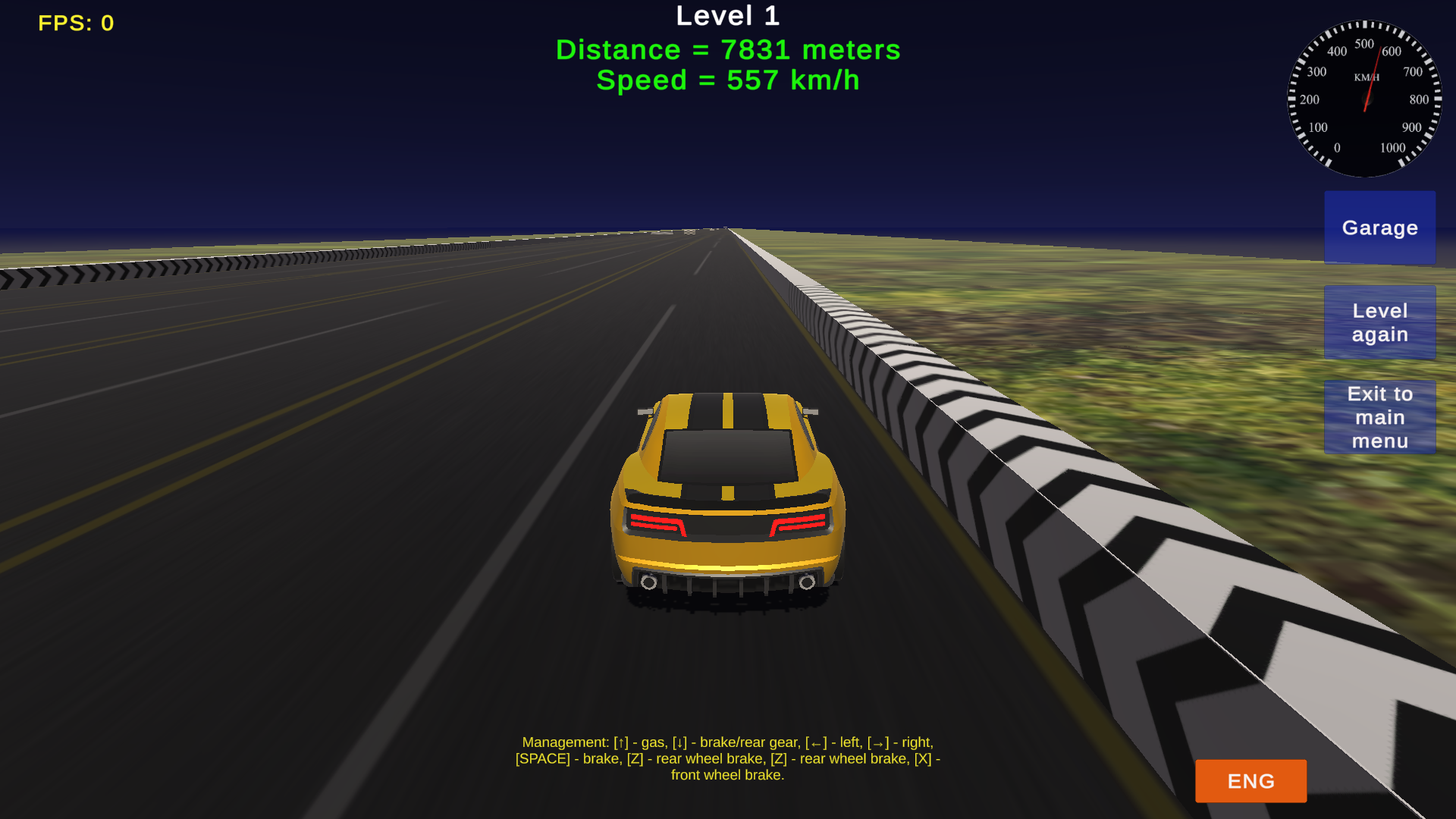Click the "0" mark on the speedometer
Image resolution: width=1456 pixels, height=819 pixels.
click(1338, 147)
